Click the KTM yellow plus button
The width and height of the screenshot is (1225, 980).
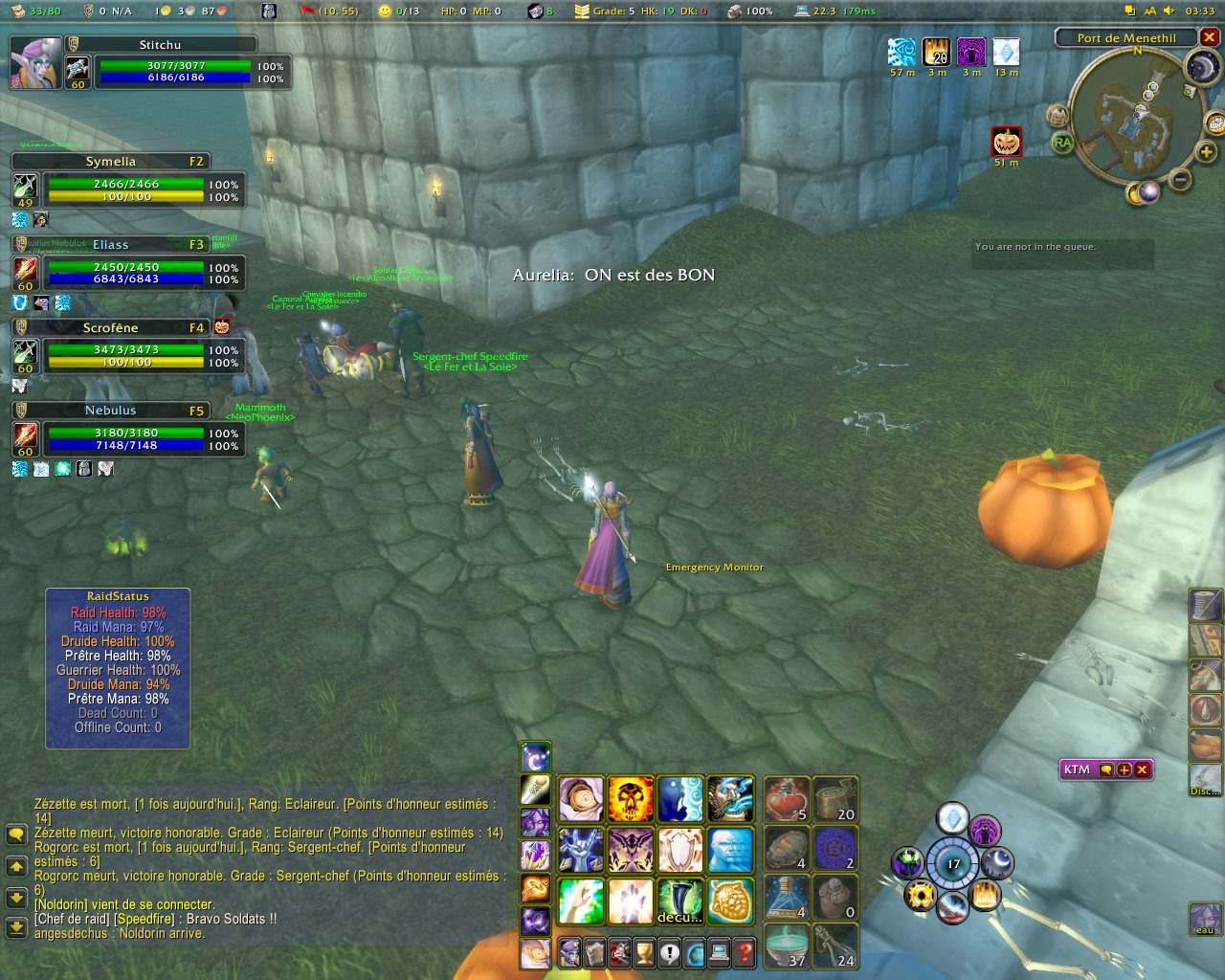point(1125,769)
